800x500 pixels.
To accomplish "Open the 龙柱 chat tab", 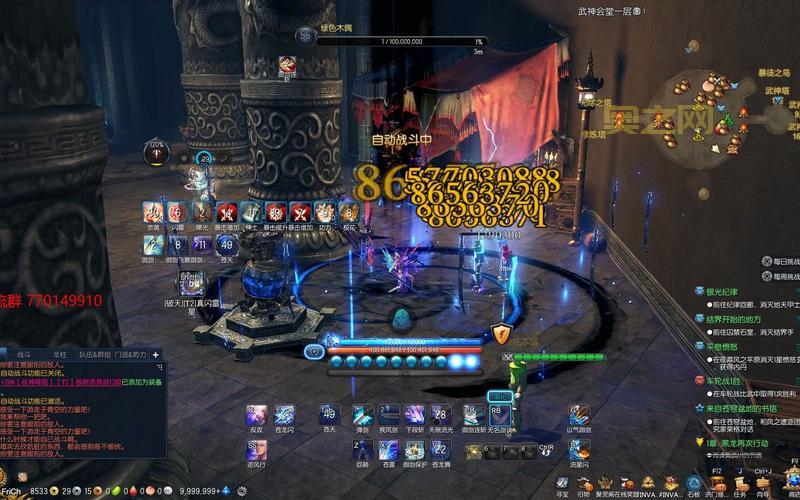I will (x=60, y=355).
